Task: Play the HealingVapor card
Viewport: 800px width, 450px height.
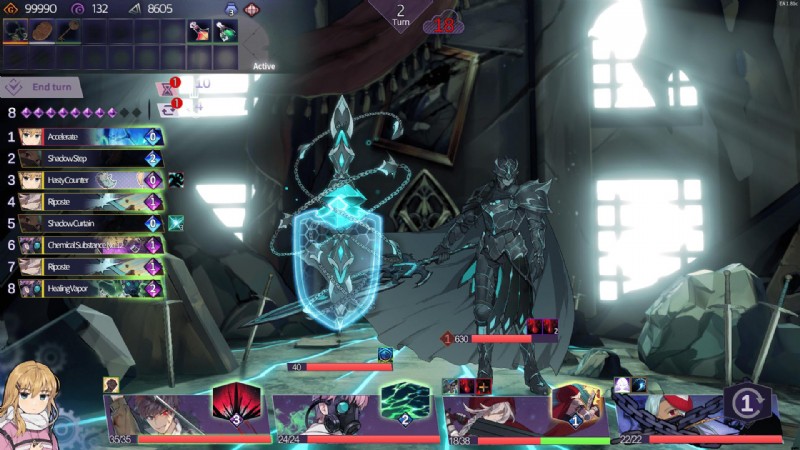Action: coord(90,289)
